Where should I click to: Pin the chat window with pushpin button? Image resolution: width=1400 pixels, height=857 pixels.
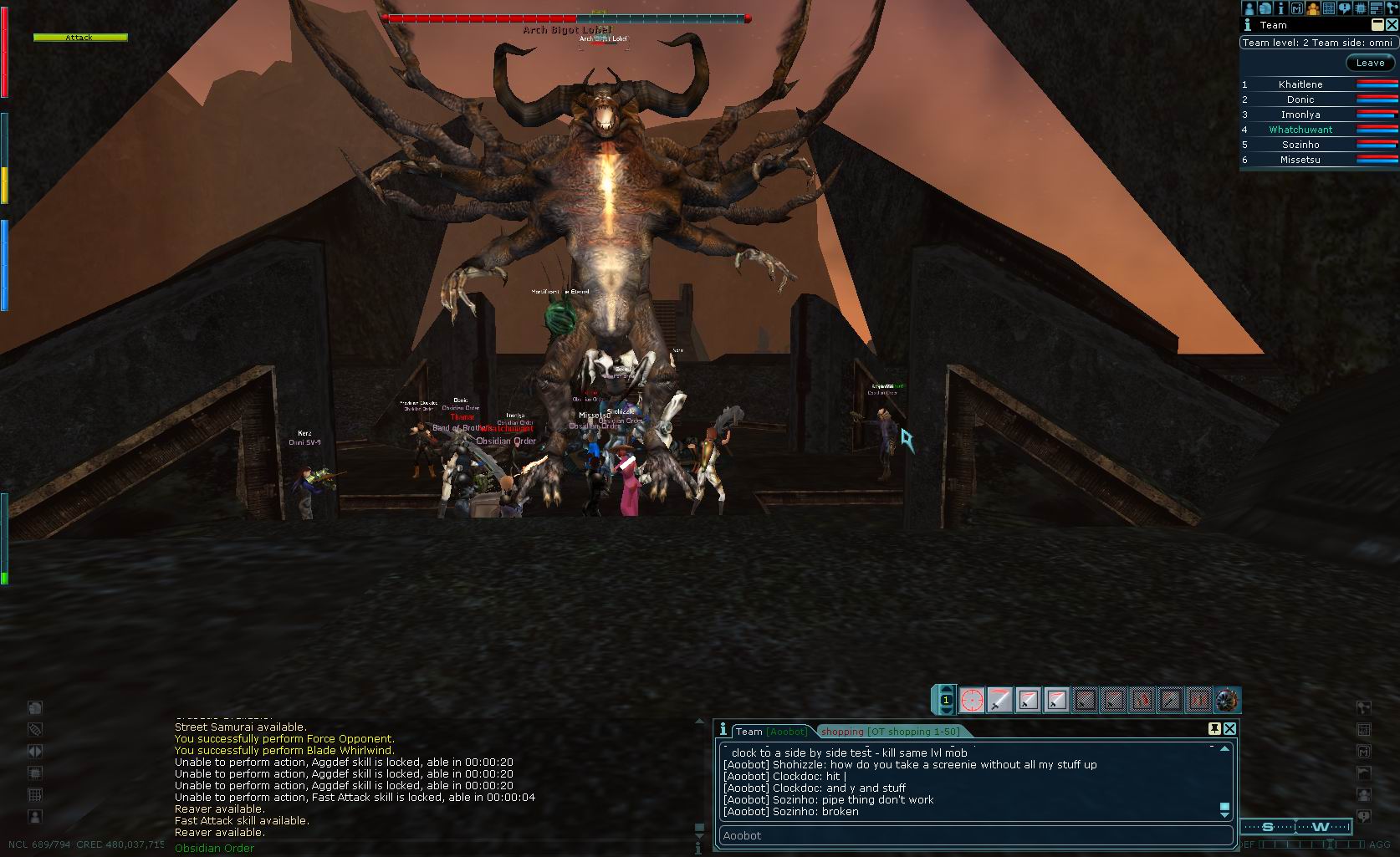[x=1214, y=729]
